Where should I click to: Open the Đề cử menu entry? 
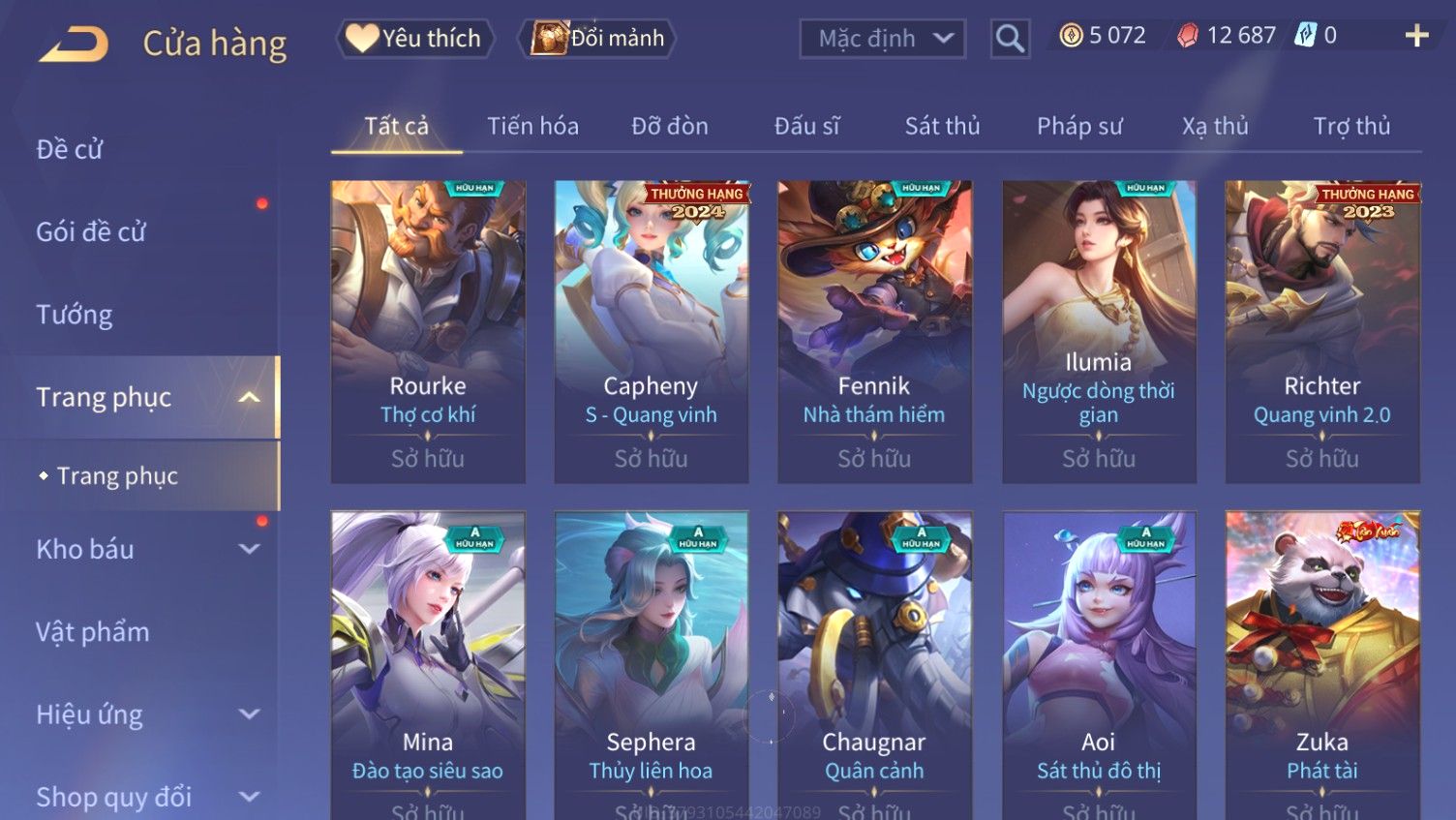pos(70,149)
